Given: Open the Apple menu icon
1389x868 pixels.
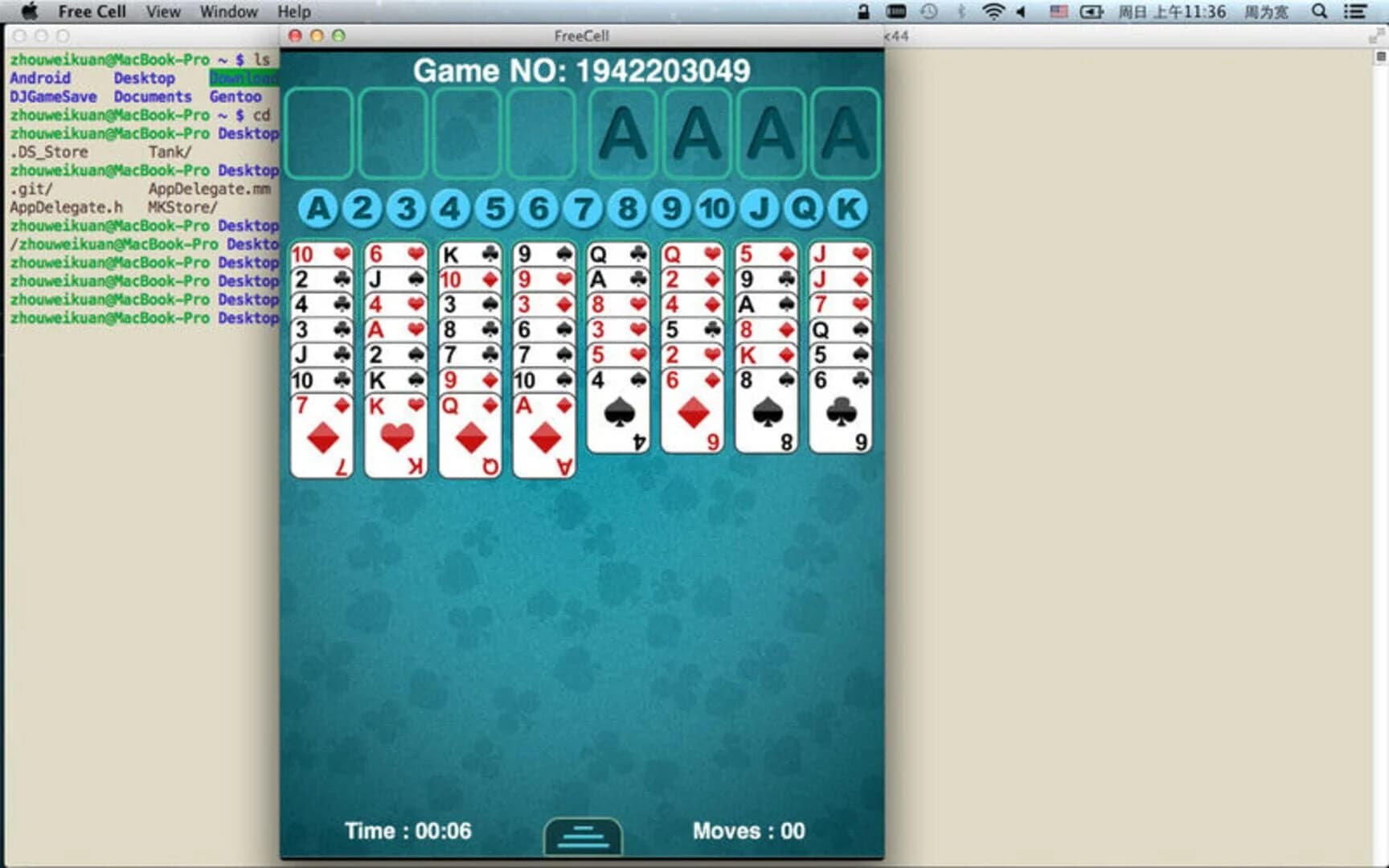Looking at the screenshot, I should [29, 11].
